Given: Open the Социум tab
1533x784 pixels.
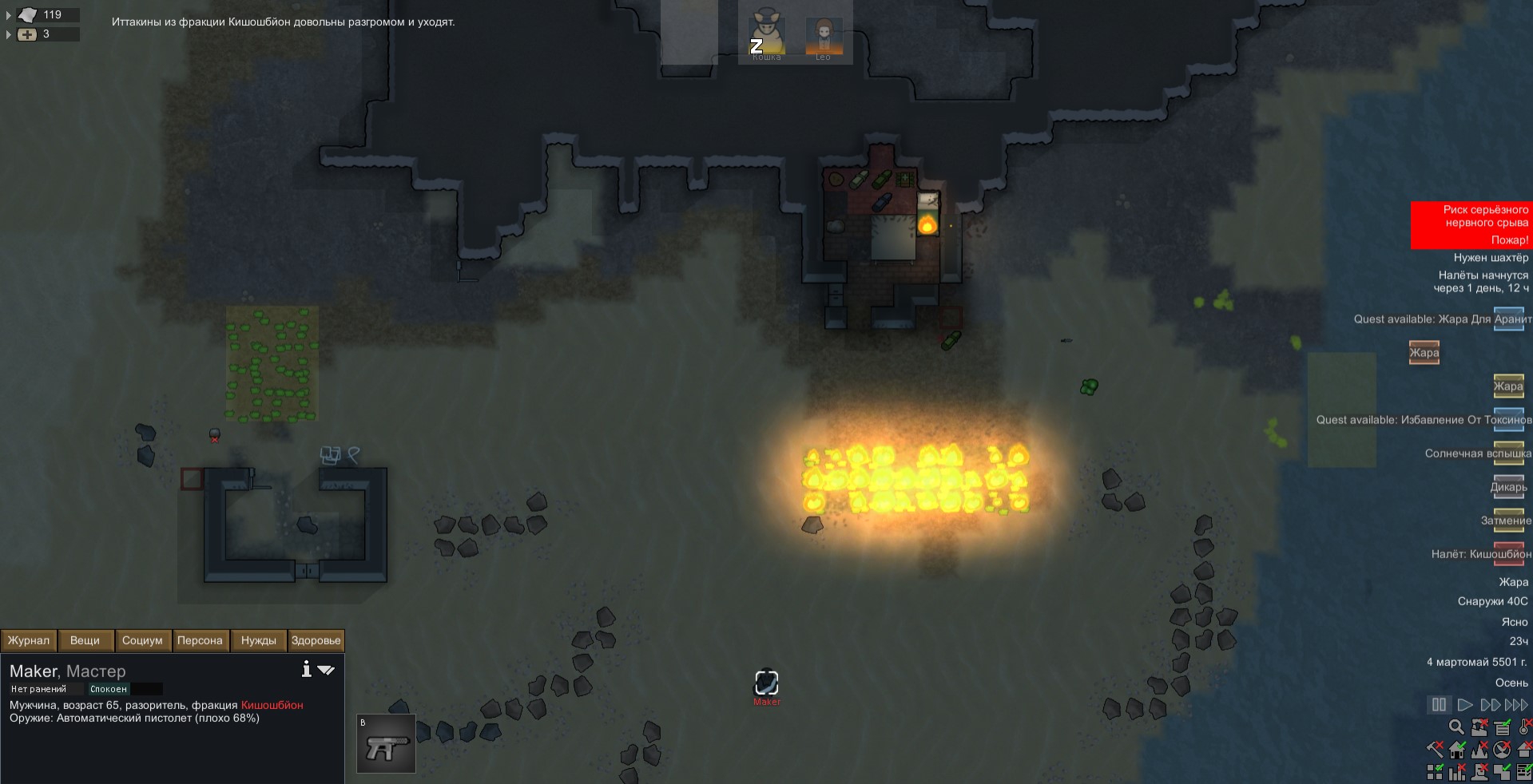Looking at the screenshot, I should pos(142,640).
